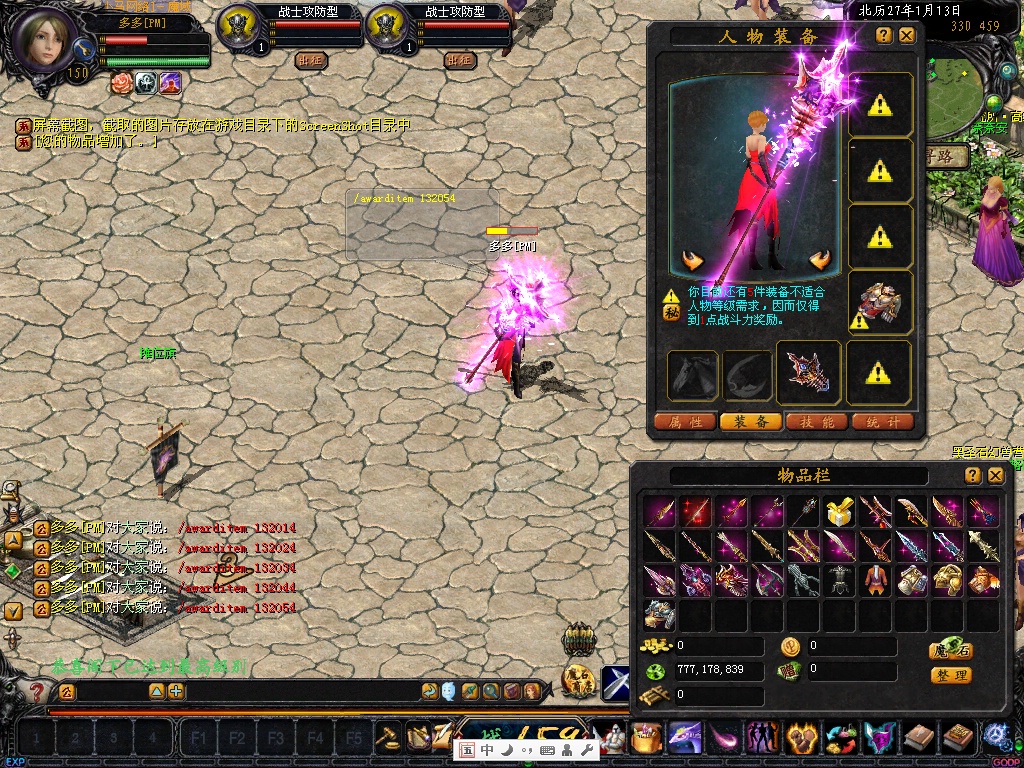
Task: Click the 整理 sort inventory button
Action: click(951, 676)
